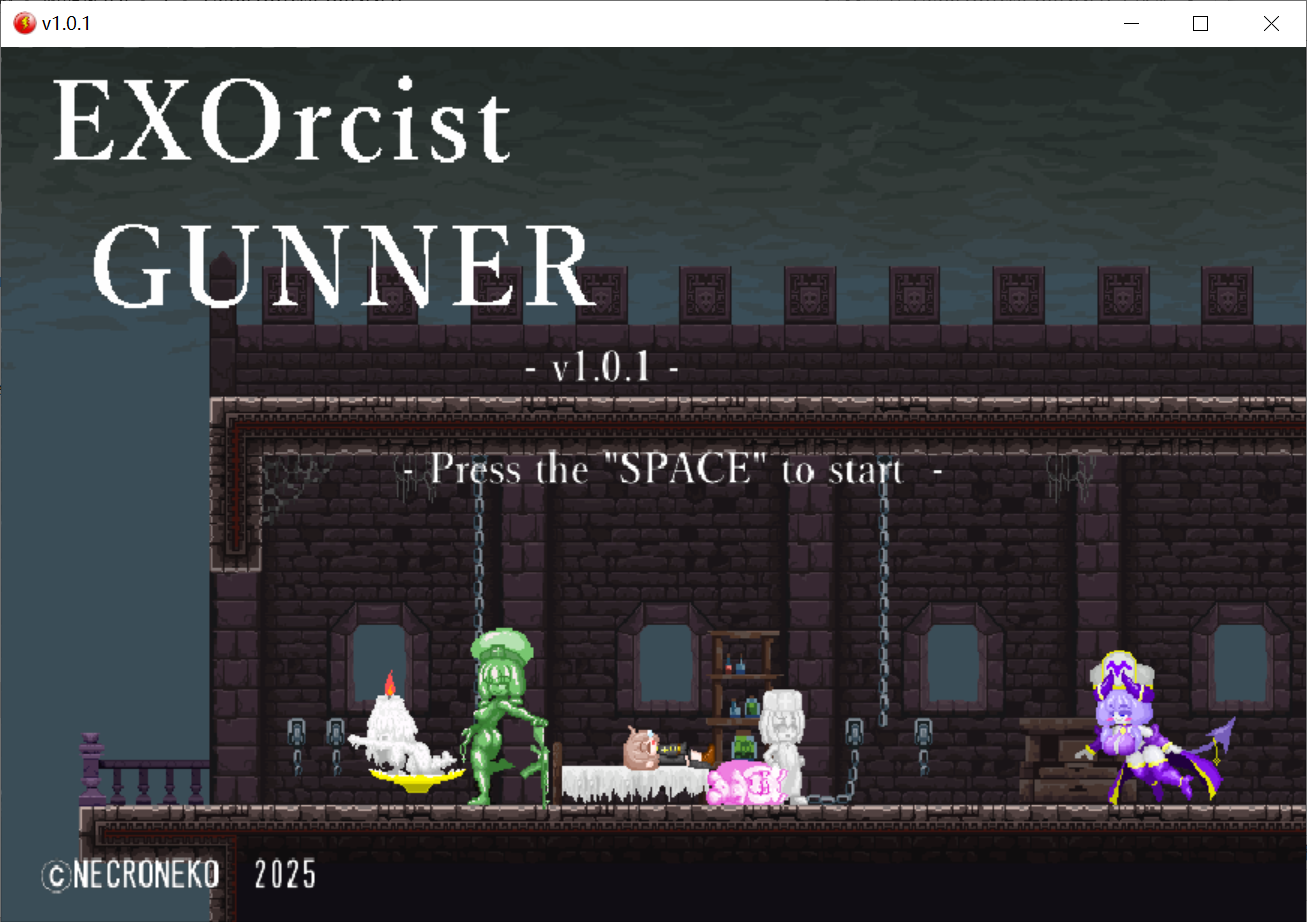Select the white ghost girl sprite

tap(785, 740)
